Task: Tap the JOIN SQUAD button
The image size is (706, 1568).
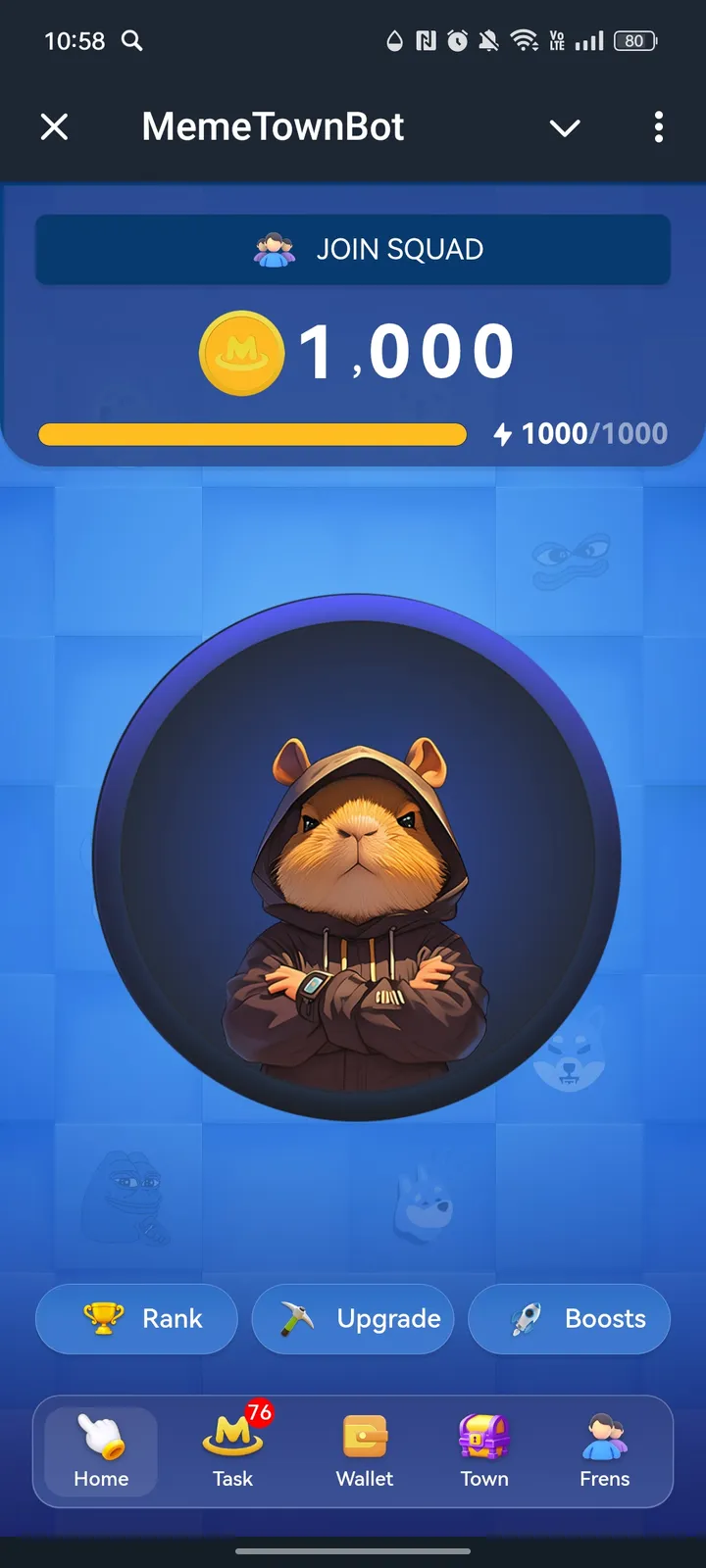Action: (353, 250)
